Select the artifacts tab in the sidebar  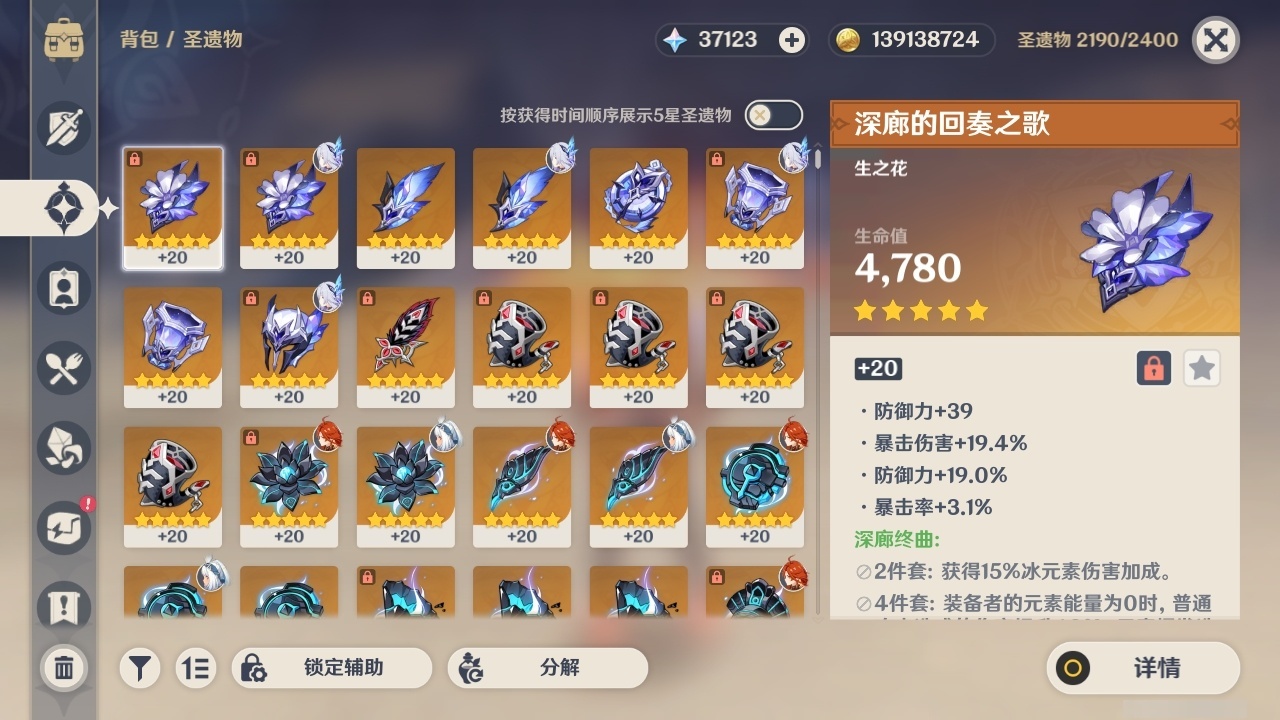point(62,208)
